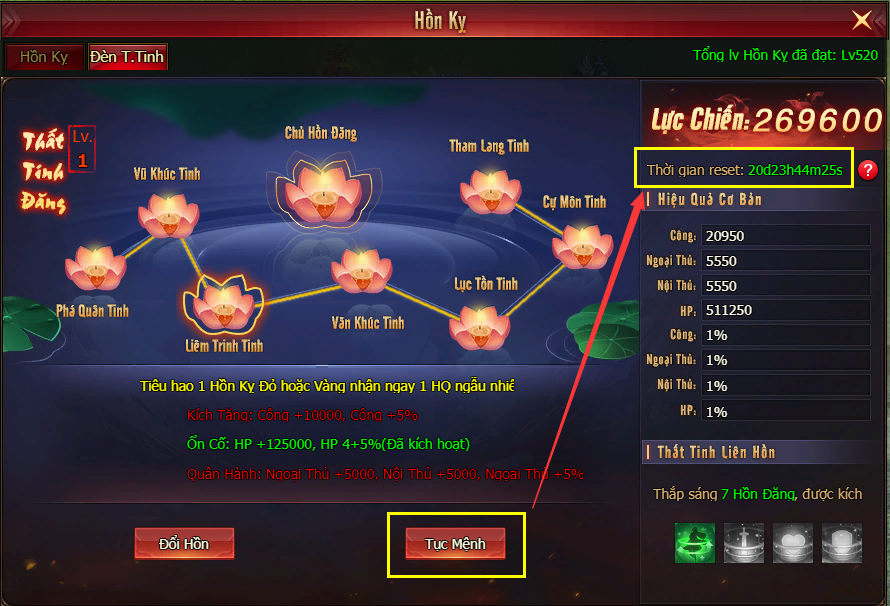Image resolution: width=890 pixels, height=606 pixels.
Task: Click the Cự Môn Tinh lotus
Action: click(x=582, y=243)
